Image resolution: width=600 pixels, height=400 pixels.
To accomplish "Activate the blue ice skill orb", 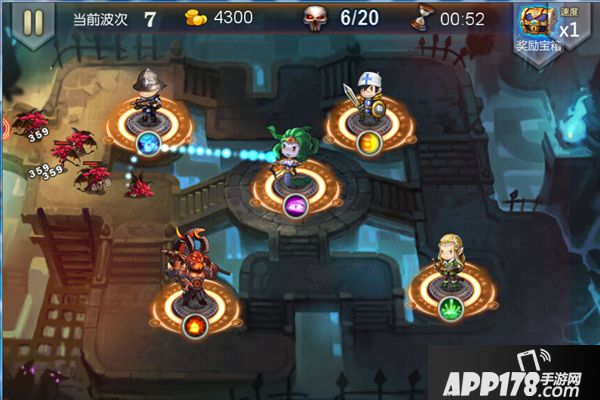I will (149, 144).
